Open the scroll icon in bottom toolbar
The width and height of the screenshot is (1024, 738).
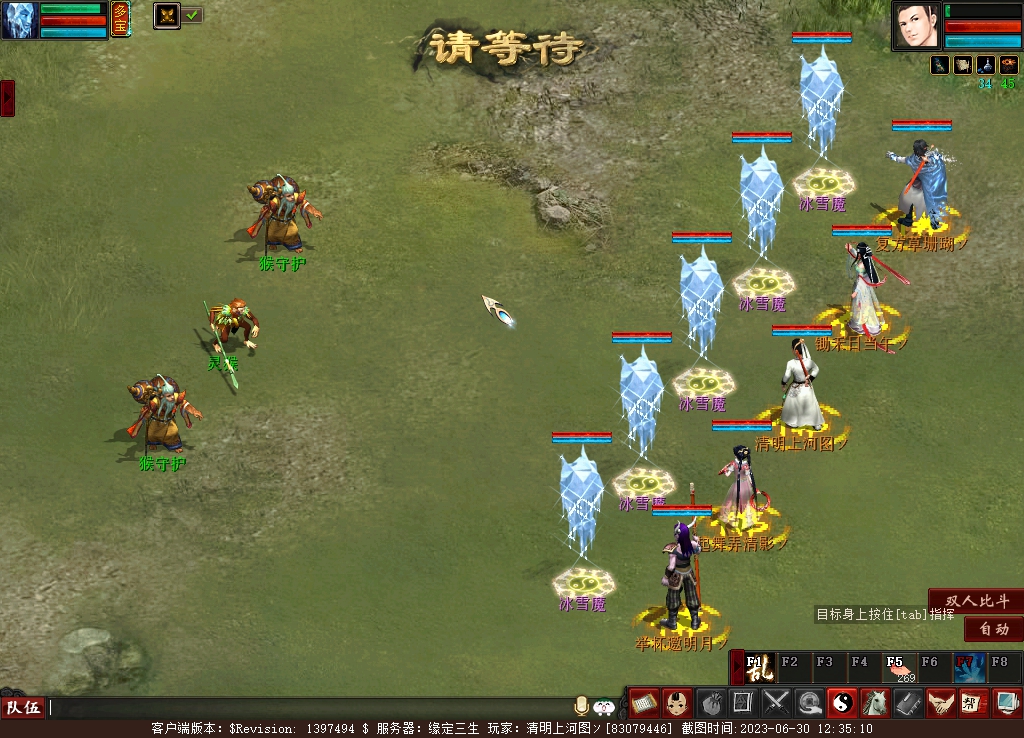[x=643, y=703]
